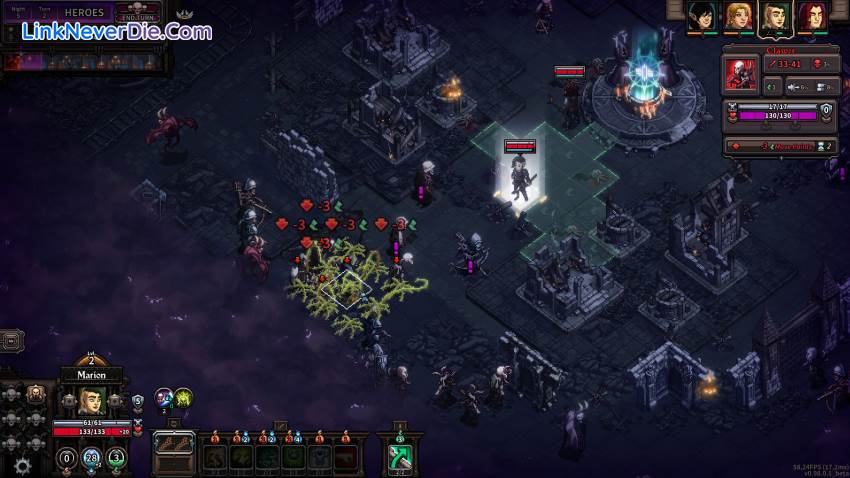Click Marion's large character portrait
Screen dimensions: 850x478
(92, 401)
